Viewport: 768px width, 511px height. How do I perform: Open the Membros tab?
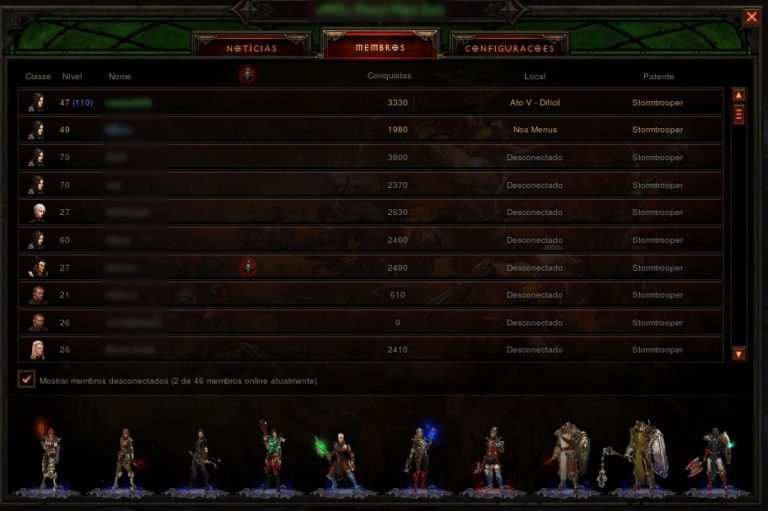coord(380,47)
